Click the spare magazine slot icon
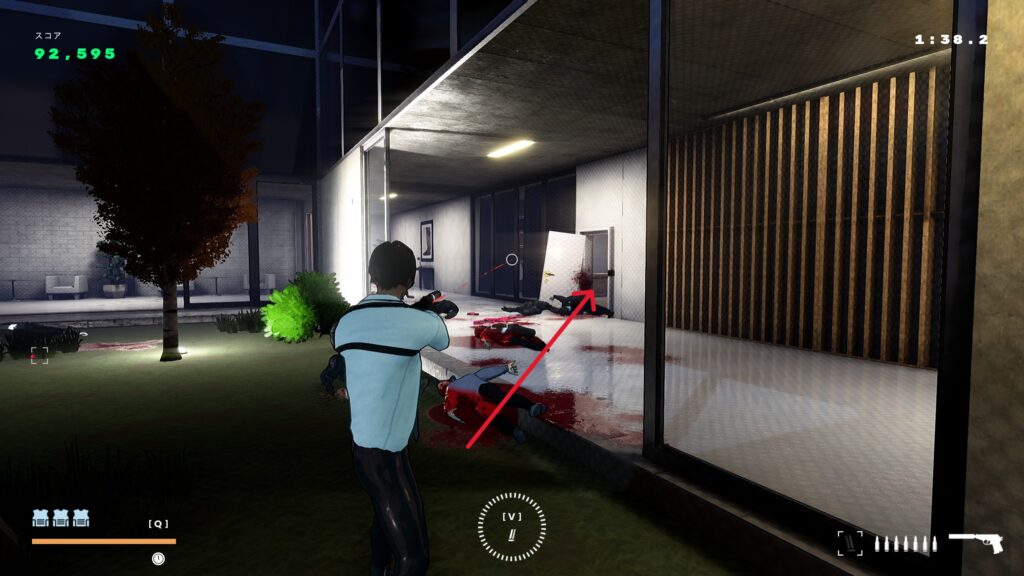Image resolution: width=1024 pixels, height=576 pixels. [x=849, y=543]
